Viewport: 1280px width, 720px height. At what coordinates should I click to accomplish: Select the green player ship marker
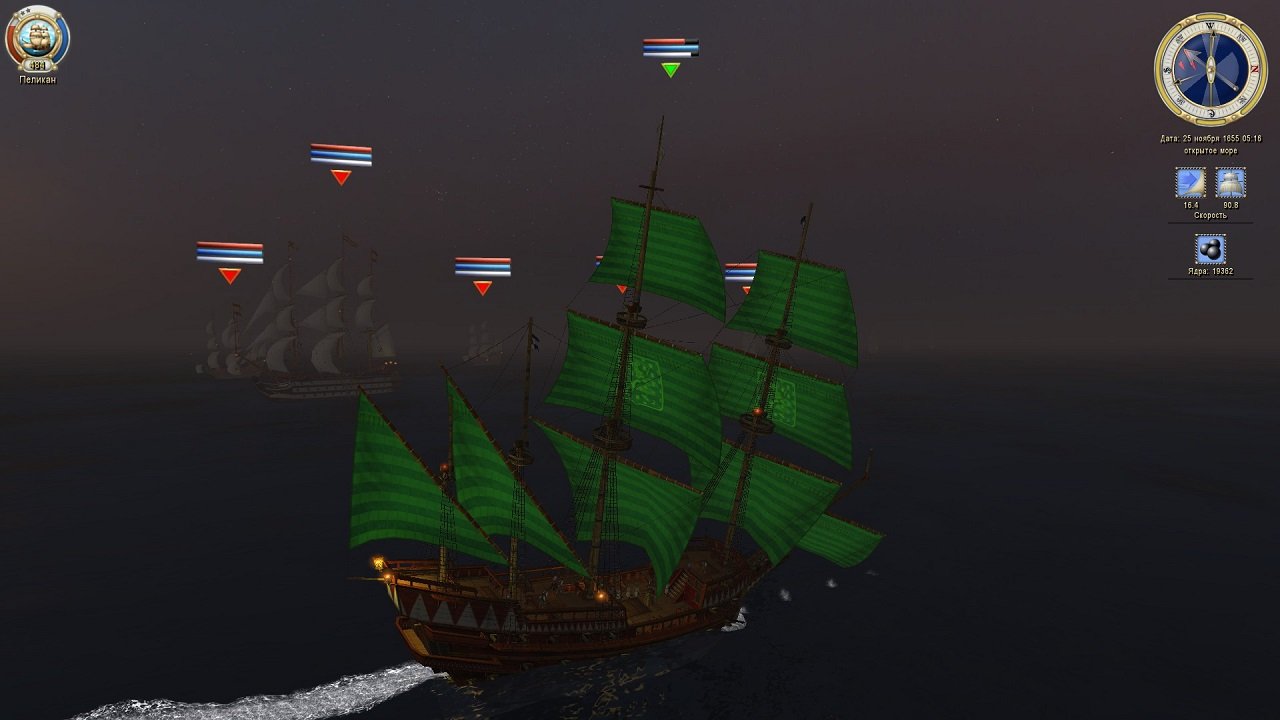(670, 70)
